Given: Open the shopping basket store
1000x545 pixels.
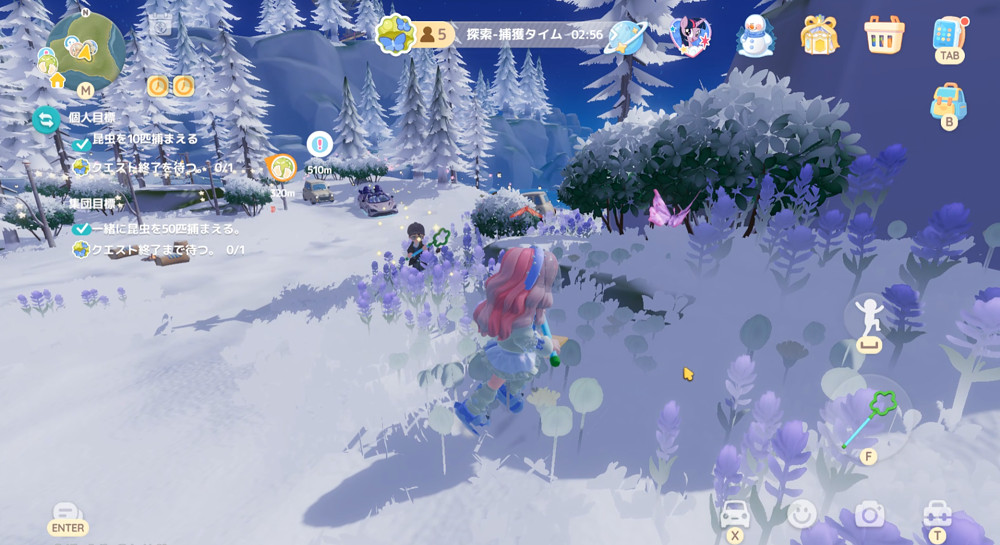Looking at the screenshot, I should pos(884,35).
